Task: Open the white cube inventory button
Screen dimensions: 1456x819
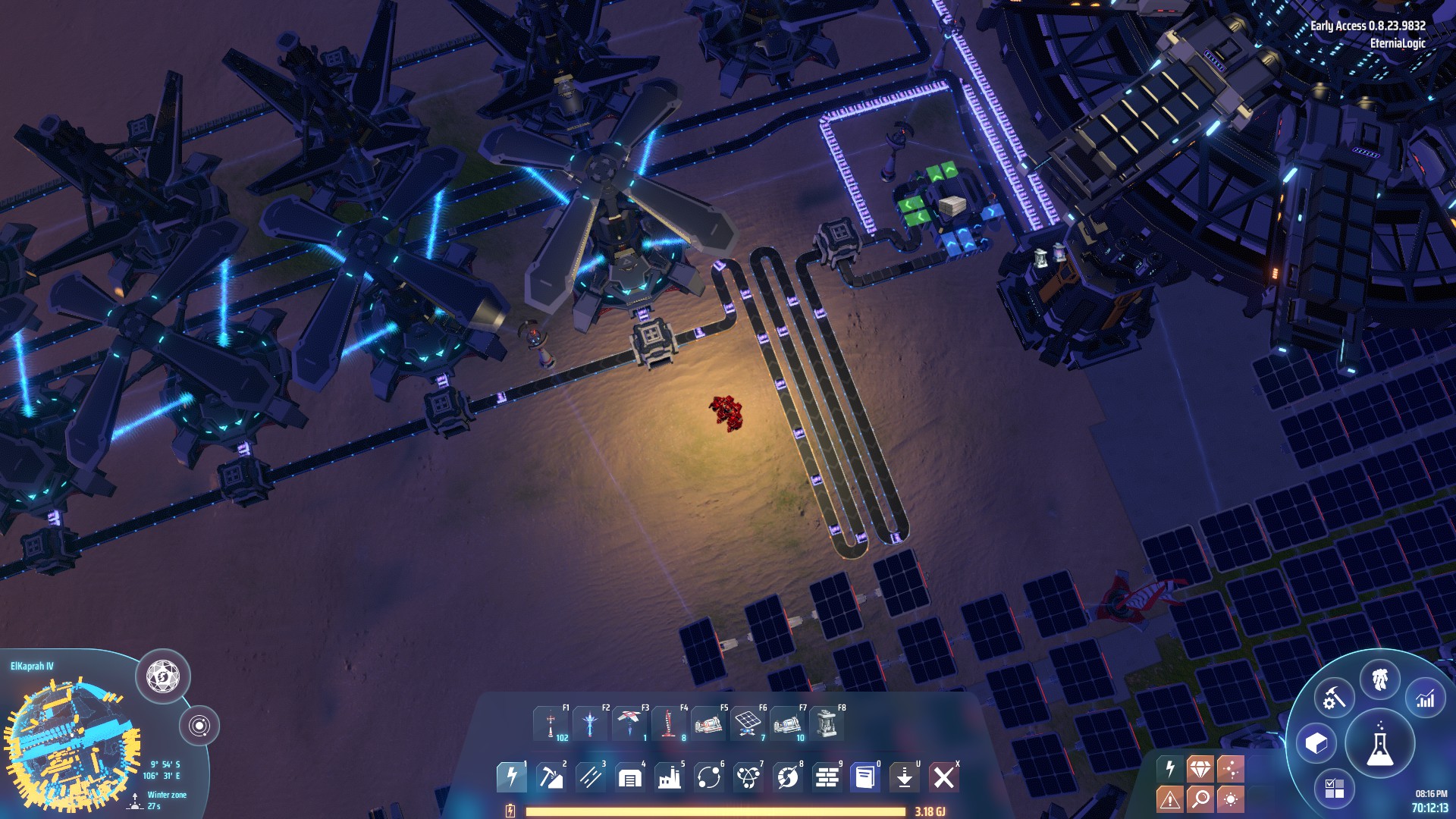Action: (x=1316, y=743)
